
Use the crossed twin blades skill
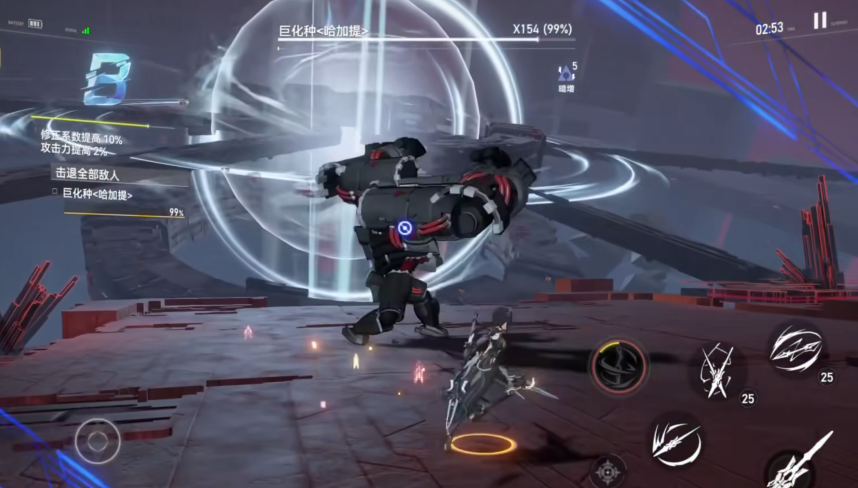tap(716, 370)
